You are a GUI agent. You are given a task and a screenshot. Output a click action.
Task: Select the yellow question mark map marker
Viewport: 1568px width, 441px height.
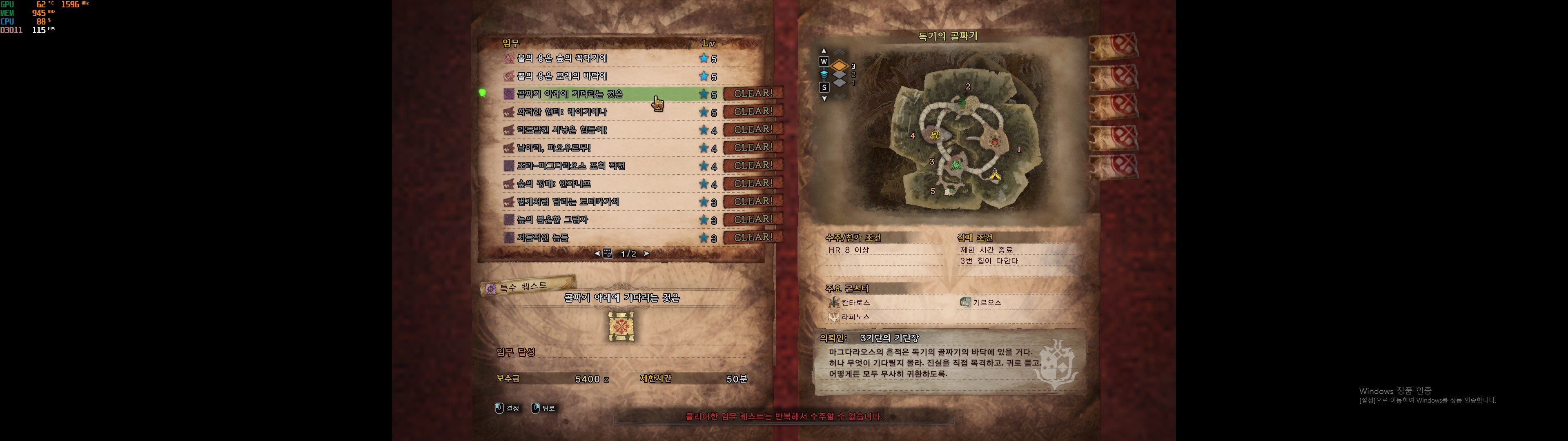coord(935,135)
